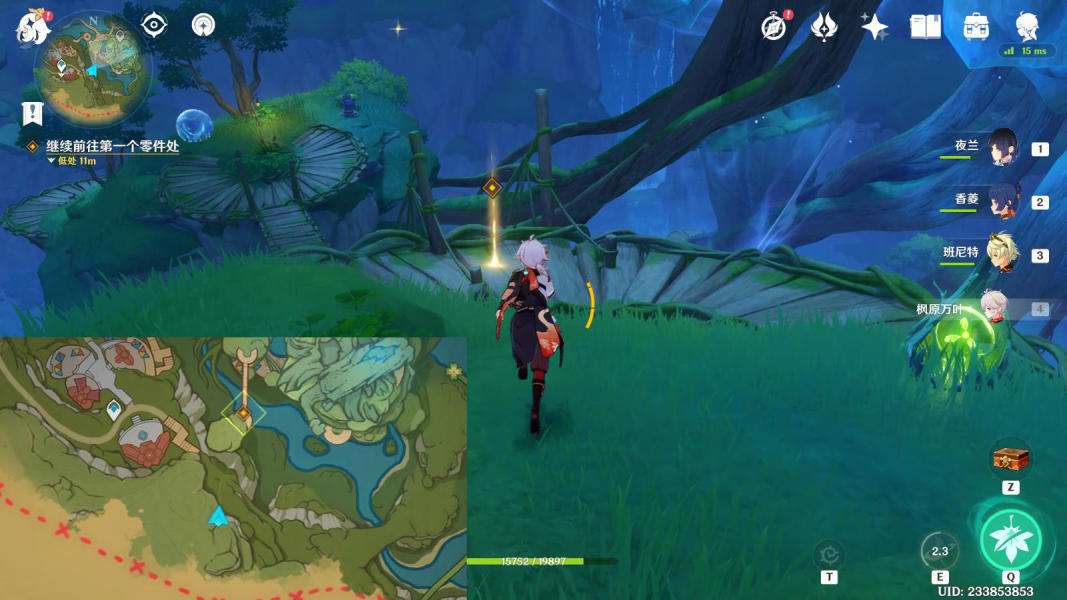Click the teleport waypoint on the enlarged map
The height and width of the screenshot is (600, 1067).
(x=114, y=408)
